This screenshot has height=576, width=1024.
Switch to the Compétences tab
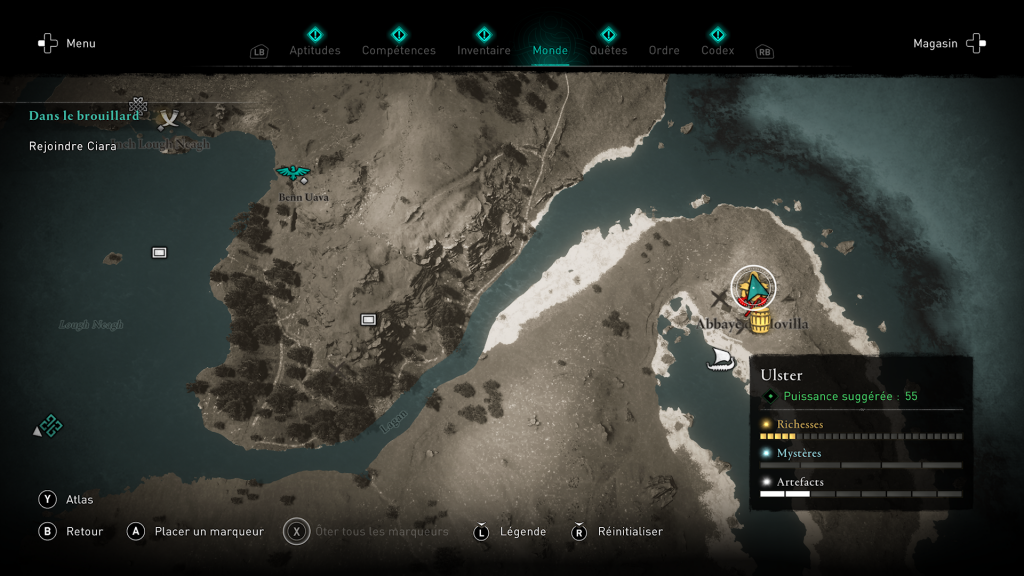point(399,50)
